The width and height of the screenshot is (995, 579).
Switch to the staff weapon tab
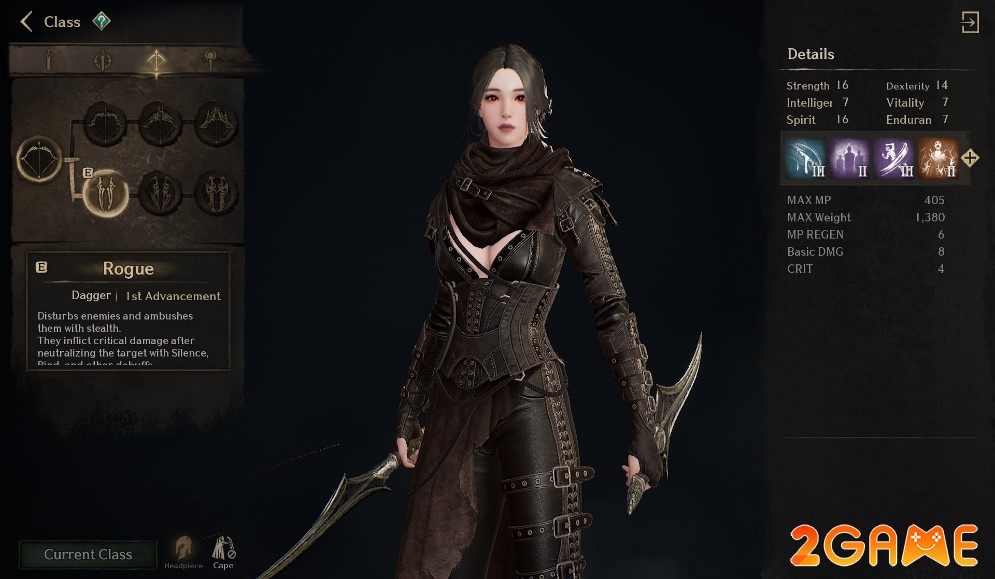[x=209, y=61]
